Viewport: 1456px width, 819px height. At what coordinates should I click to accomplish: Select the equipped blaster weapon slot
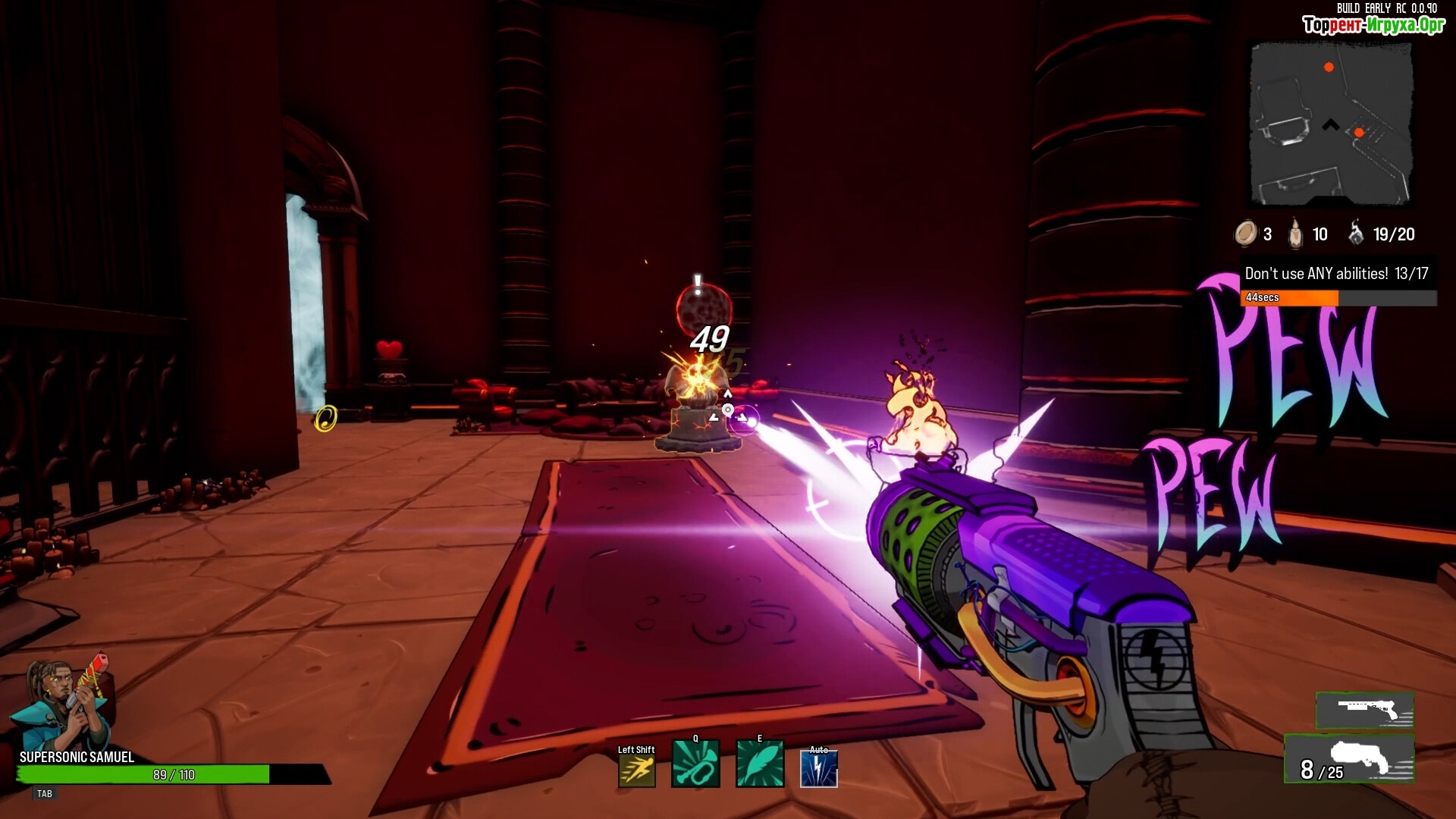click(x=1350, y=759)
